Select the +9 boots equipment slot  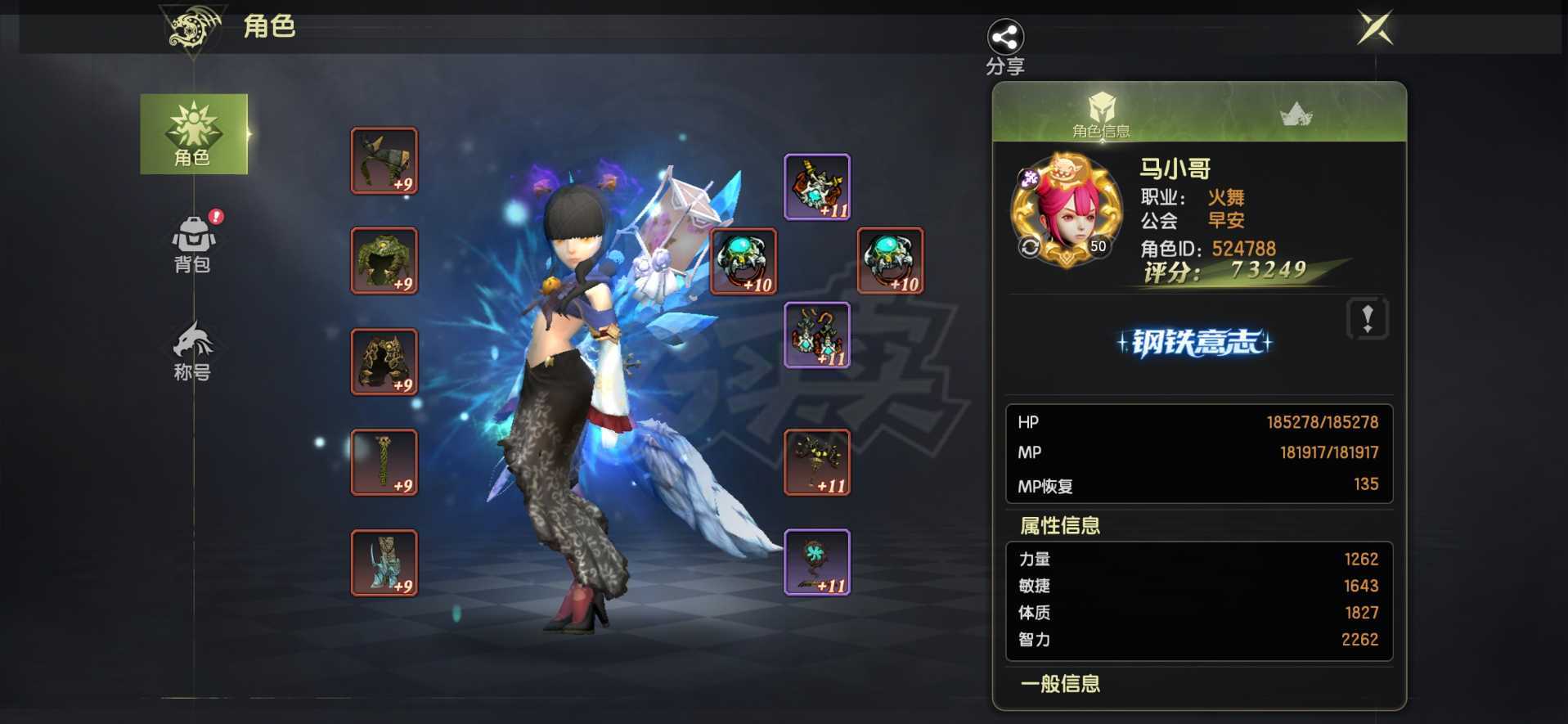384,563
